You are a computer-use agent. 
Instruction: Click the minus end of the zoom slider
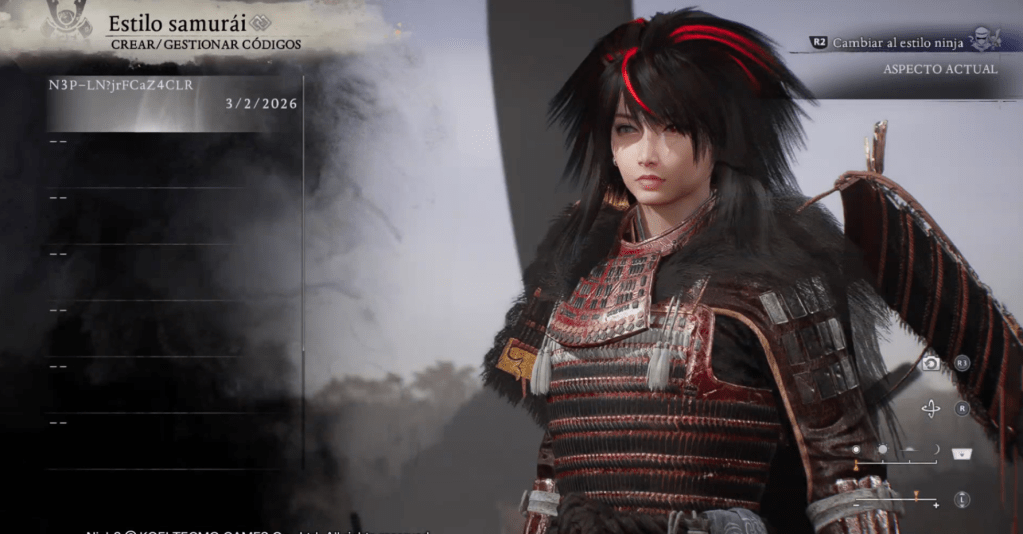[x=856, y=506]
